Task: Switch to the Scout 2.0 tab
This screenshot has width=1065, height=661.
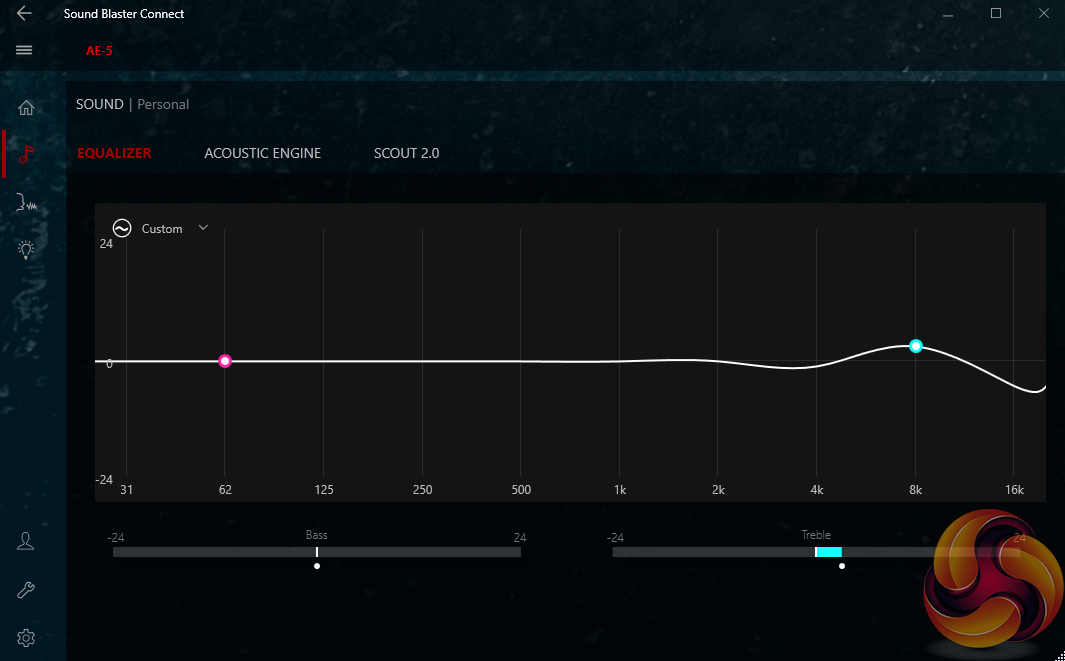Action: (406, 153)
